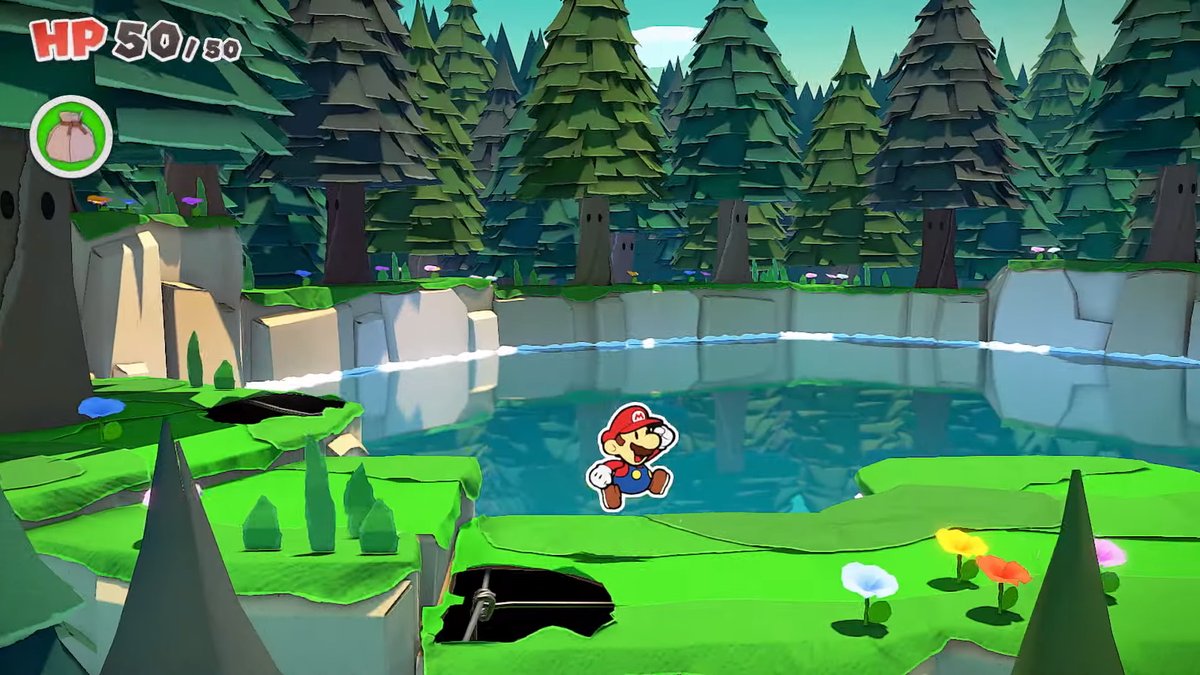Viewport: 1200px width, 675px height.
Task: Open the confetti bag icon
Action: click(70, 136)
